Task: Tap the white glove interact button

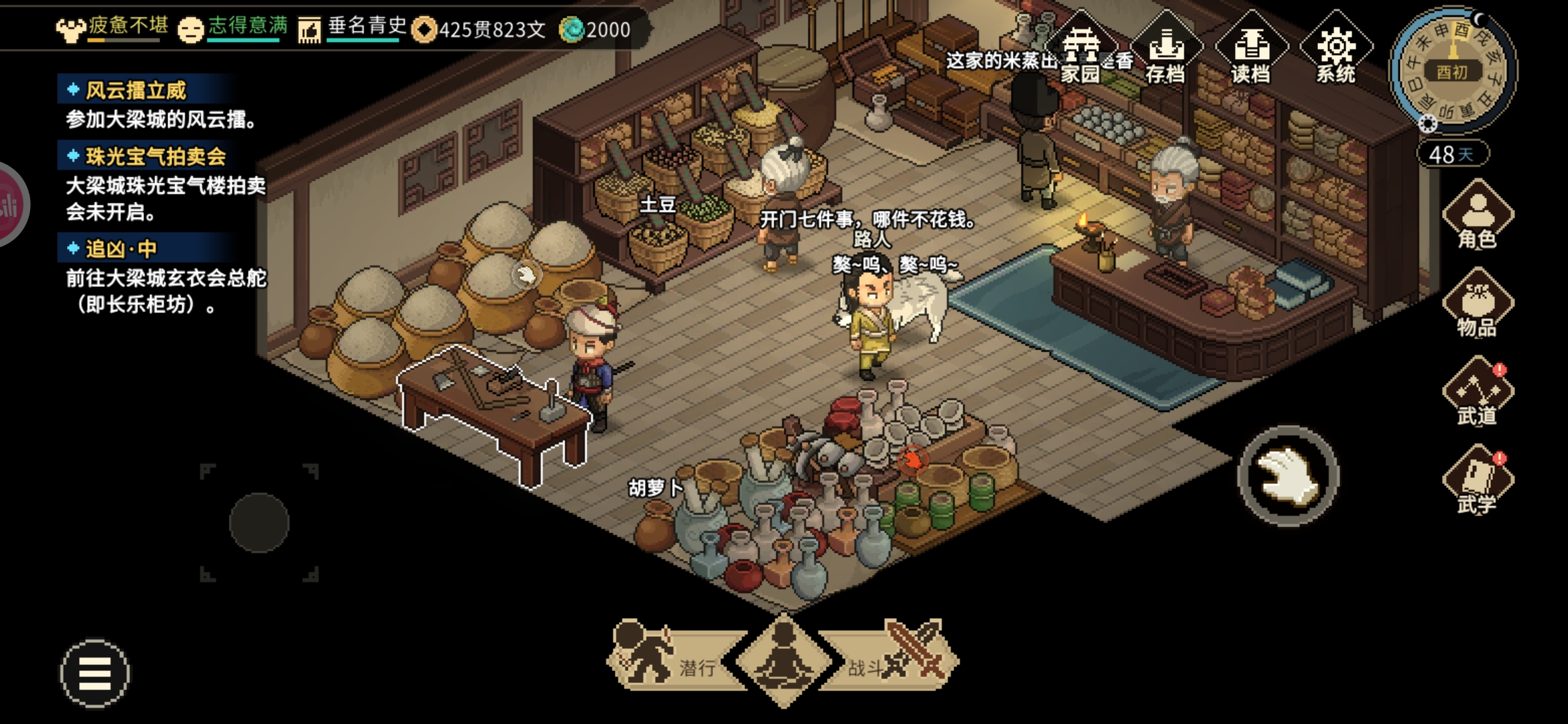Action: click(1287, 476)
